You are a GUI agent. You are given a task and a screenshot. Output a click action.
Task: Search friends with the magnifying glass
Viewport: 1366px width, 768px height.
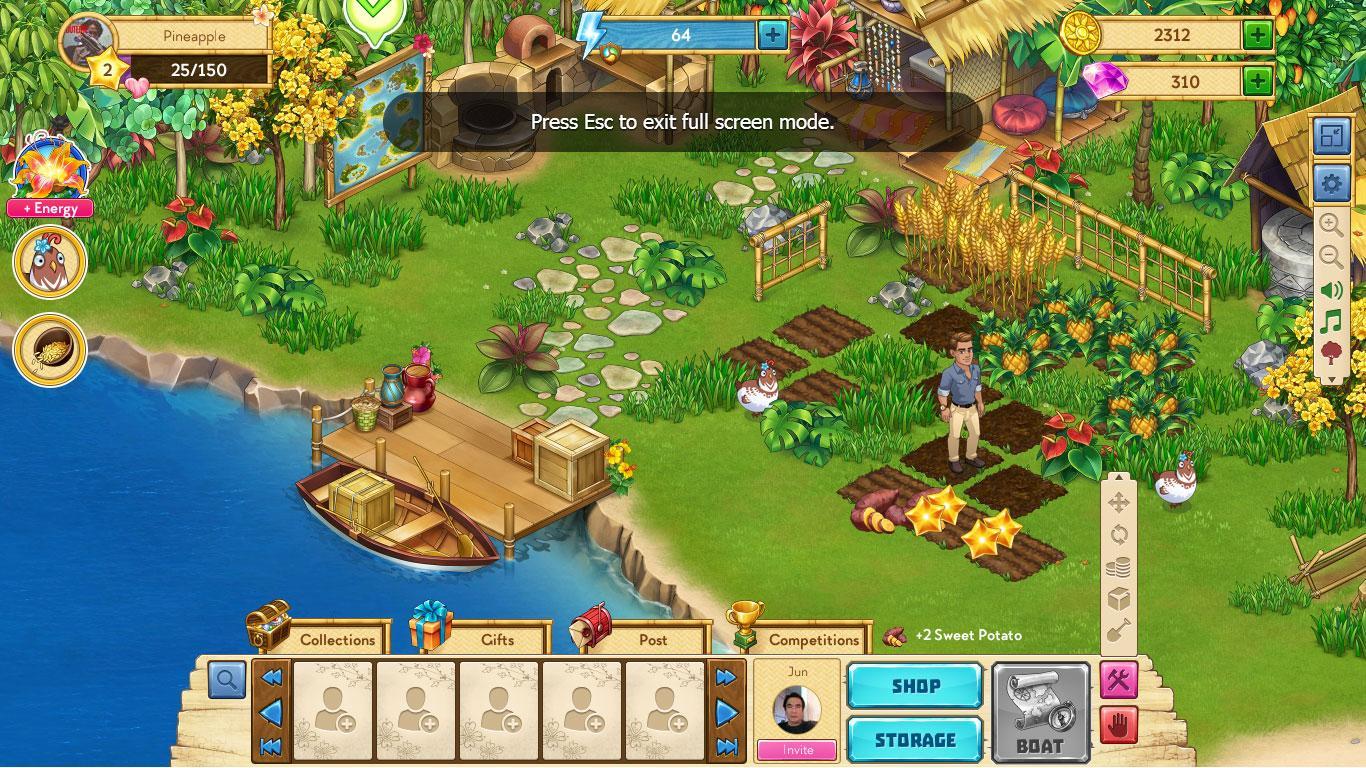(x=227, y=680)
